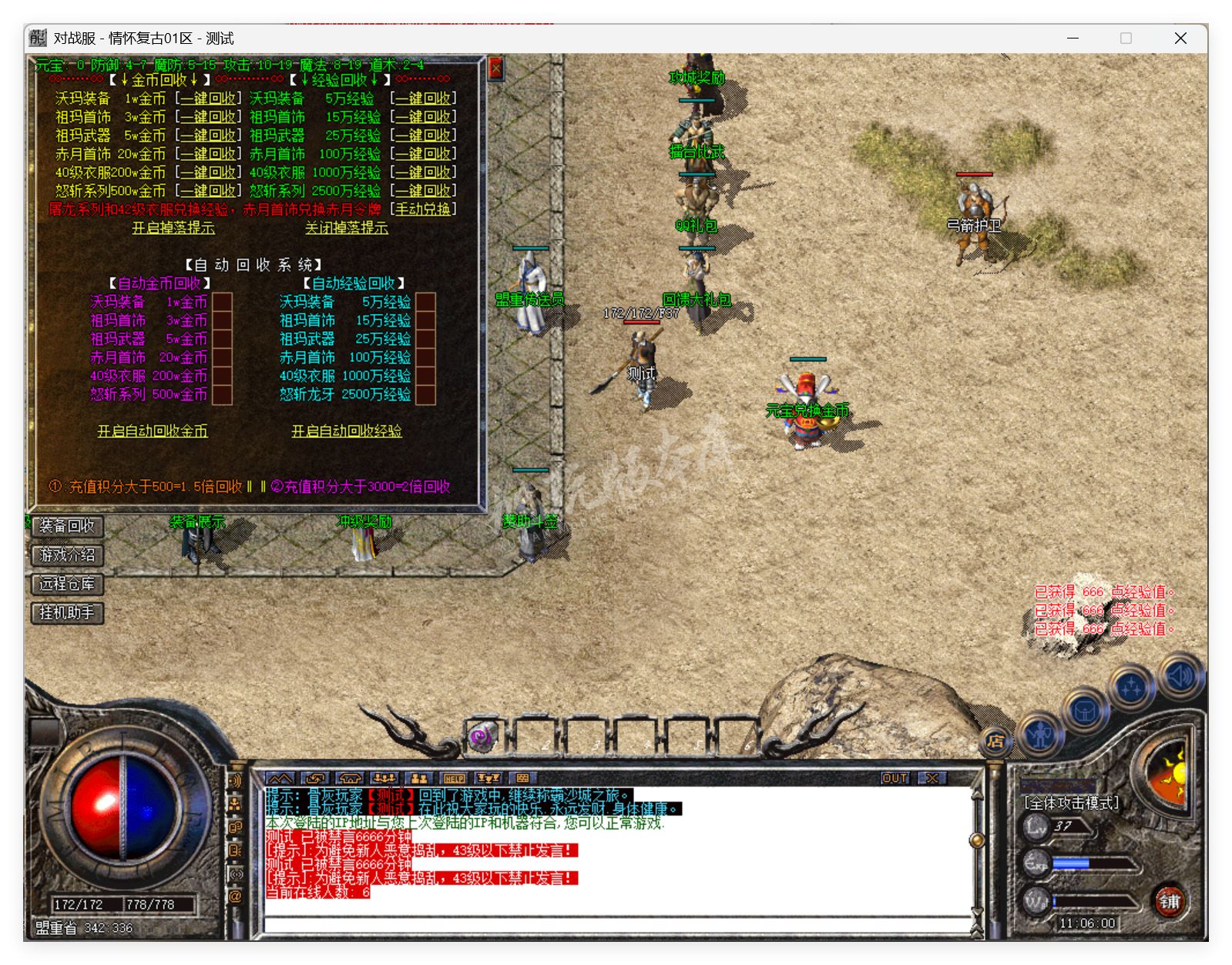
Task: Turn off drop hints via 关闭掉落提示
Action: tap(346, 228)
